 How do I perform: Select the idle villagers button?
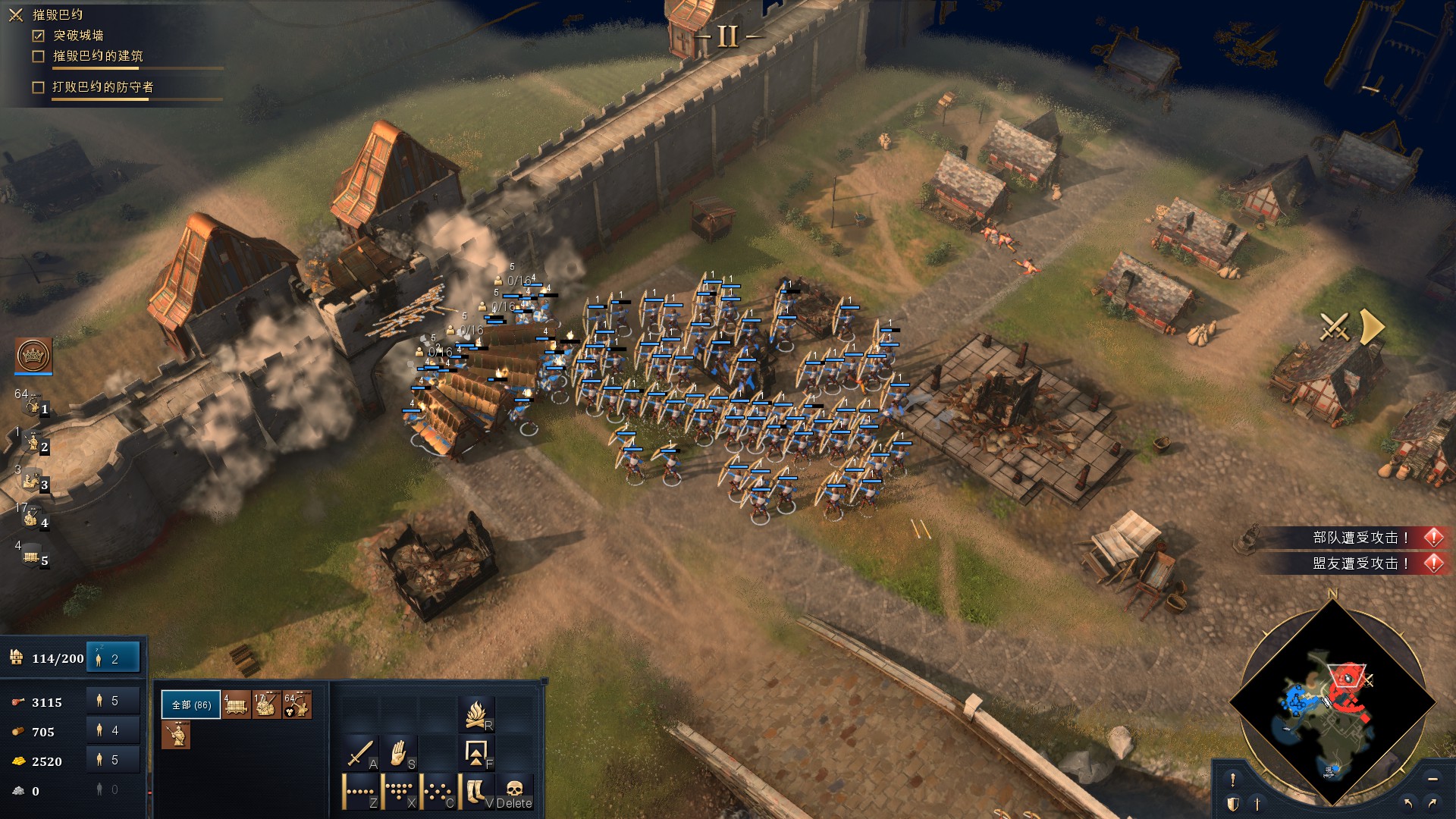113,658
